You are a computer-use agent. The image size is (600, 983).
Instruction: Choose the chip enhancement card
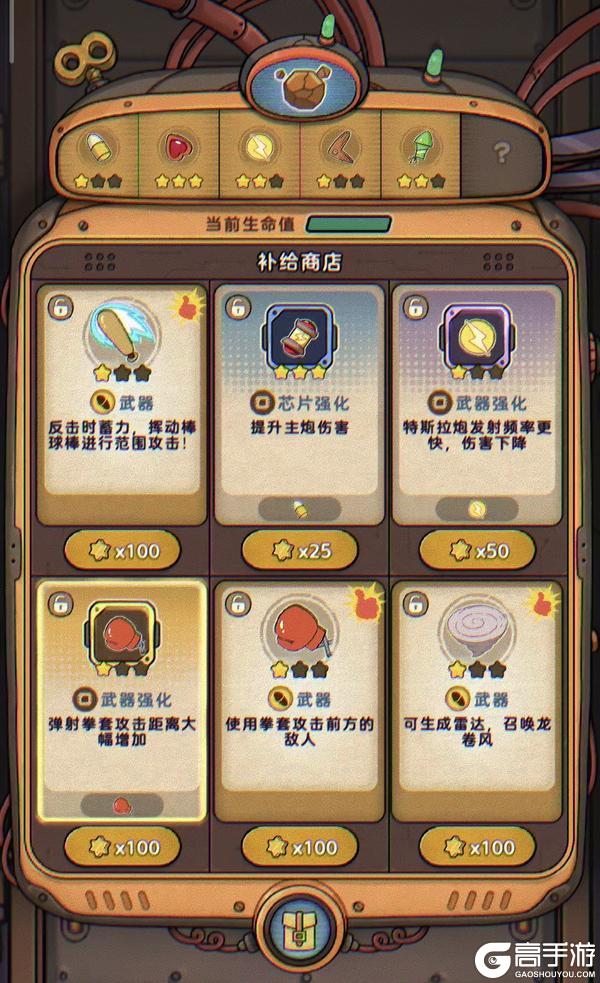click(x=299, y=405)
